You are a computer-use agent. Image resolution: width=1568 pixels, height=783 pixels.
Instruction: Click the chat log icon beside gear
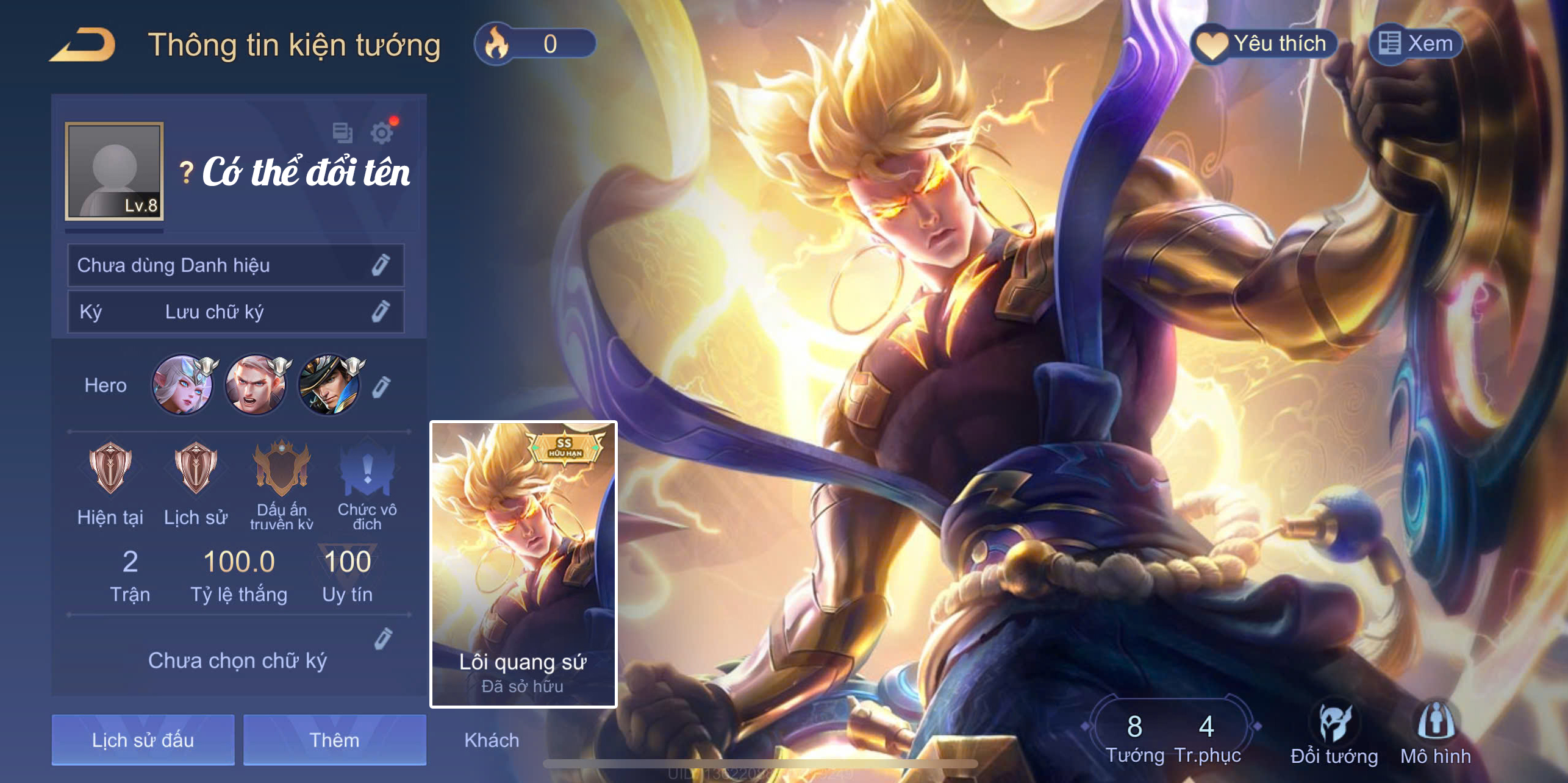342,132
